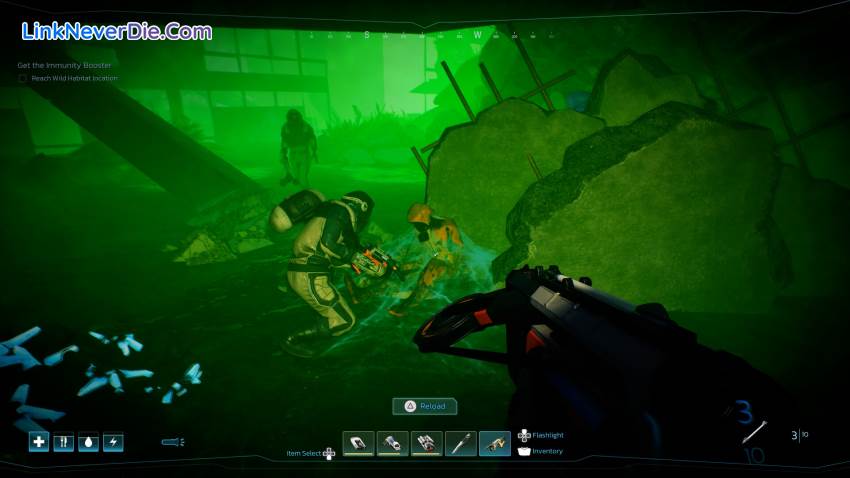Click the lightning bolt energy icon
The height and width of the screenshot is (478, 850).
point(113,442)
